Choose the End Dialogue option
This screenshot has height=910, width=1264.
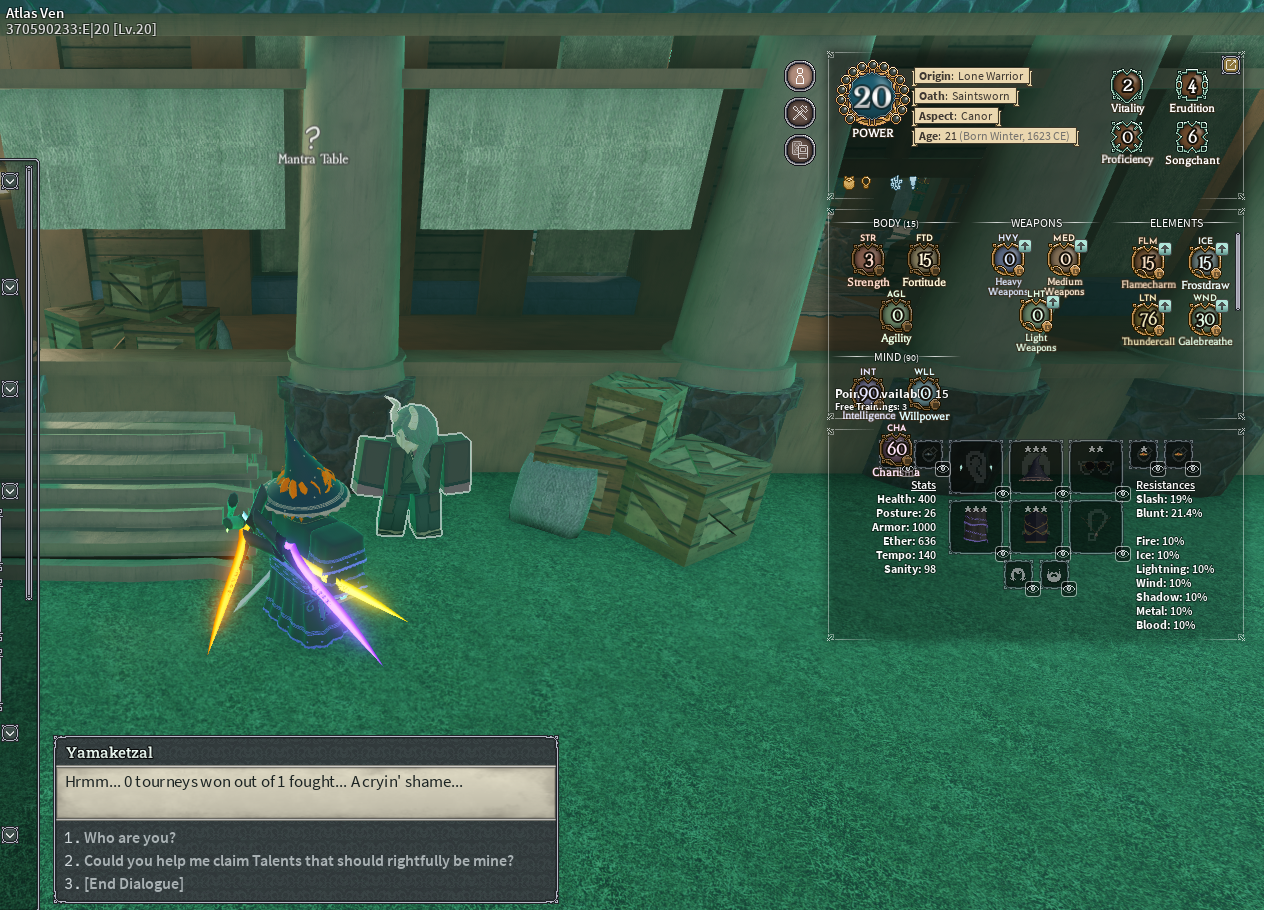[x=133, y=884]
